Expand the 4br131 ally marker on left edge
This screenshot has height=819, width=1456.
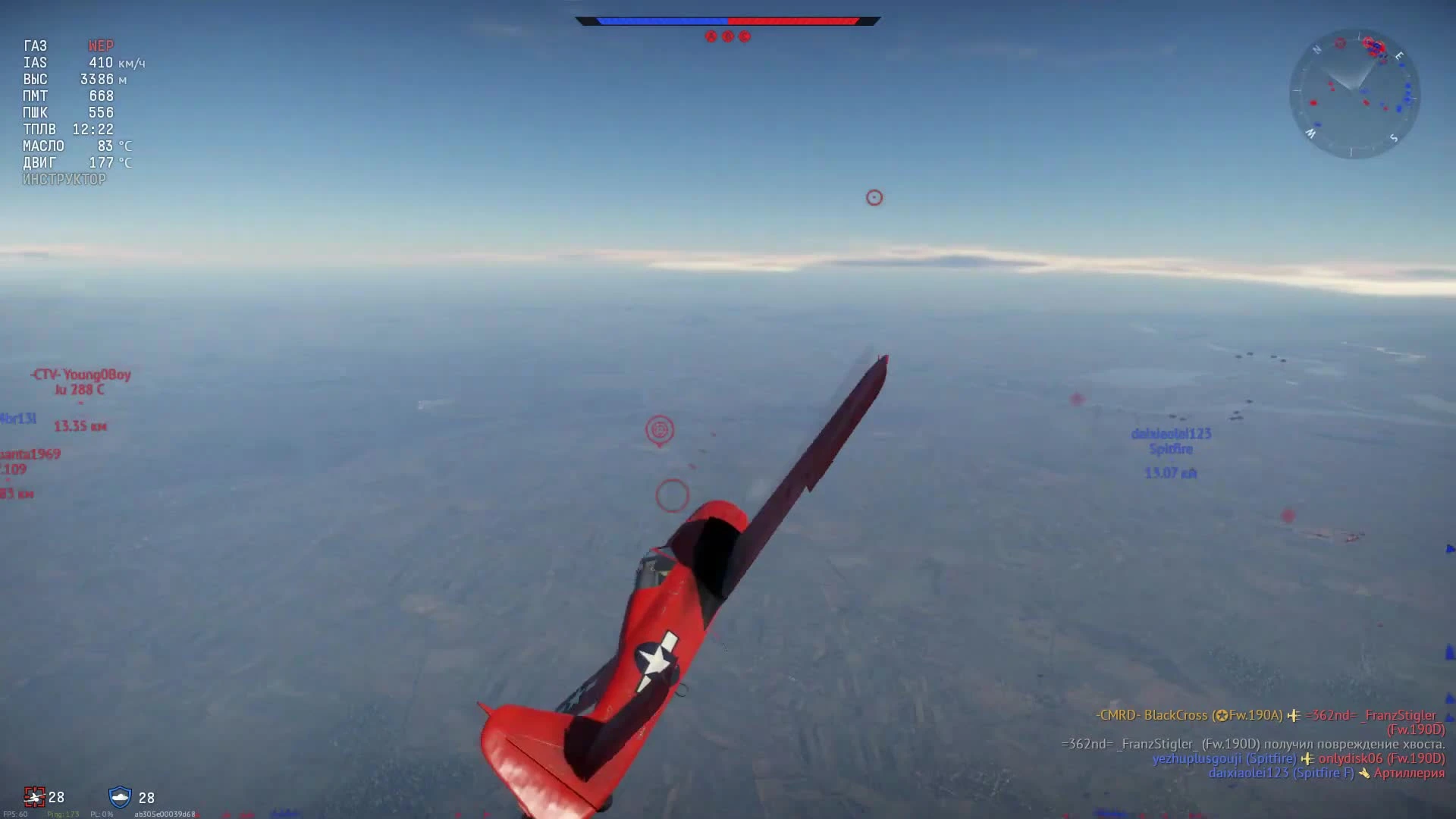point(19,417)
